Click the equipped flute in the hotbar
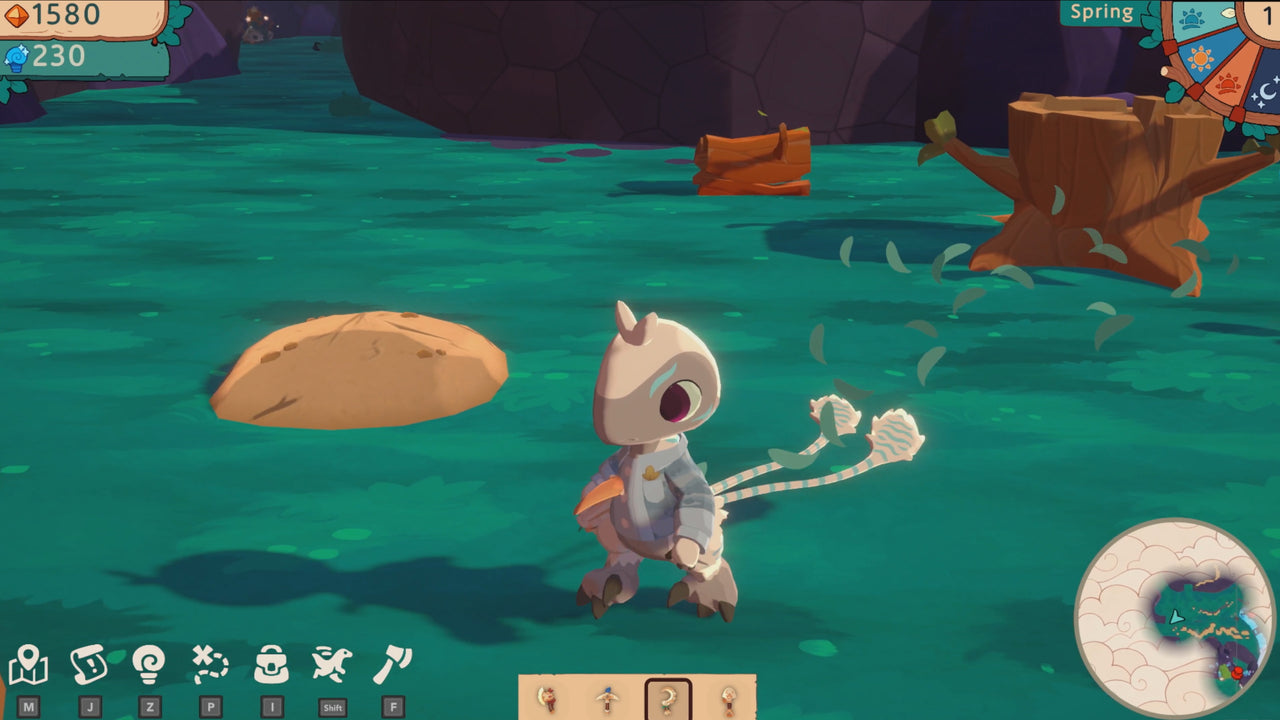 click(667, 697)
